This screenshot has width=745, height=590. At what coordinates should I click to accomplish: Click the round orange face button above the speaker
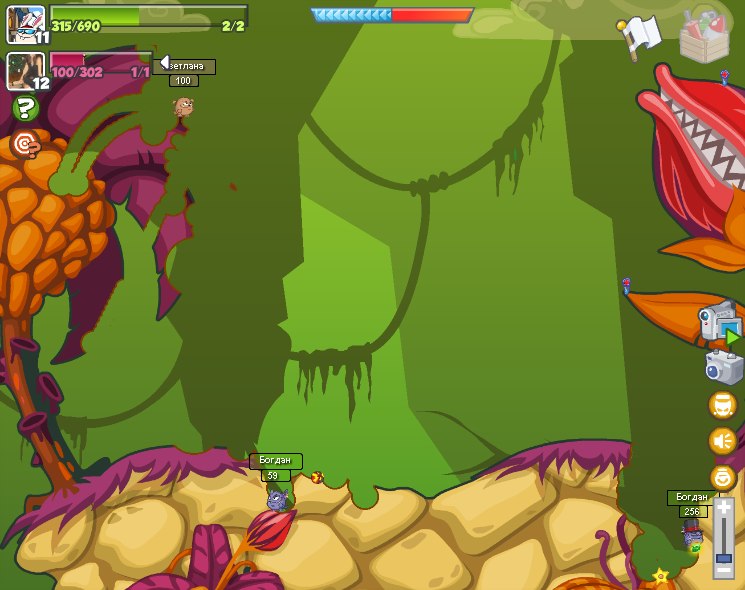pos(722,405)
